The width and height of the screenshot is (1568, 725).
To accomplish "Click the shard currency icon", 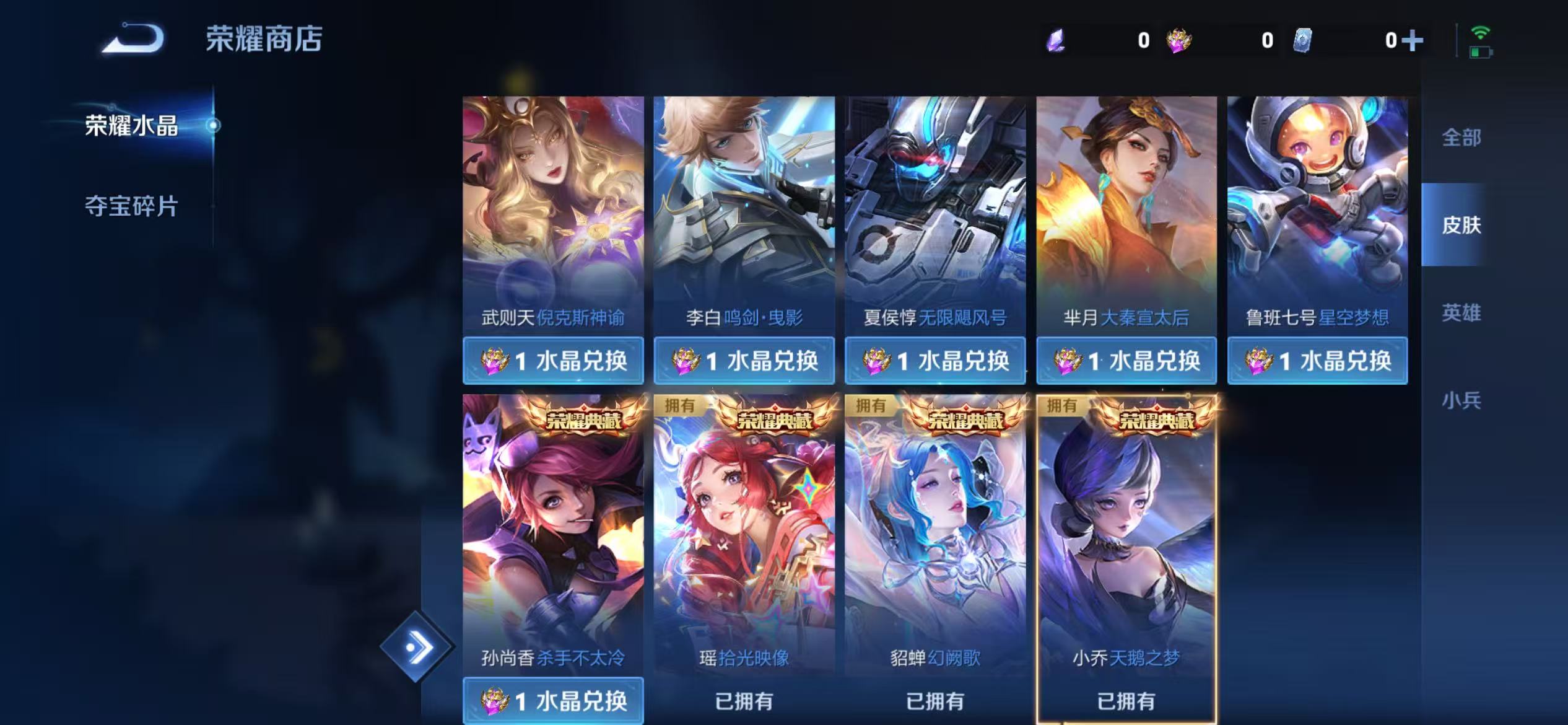I will tap(1303, 40).
